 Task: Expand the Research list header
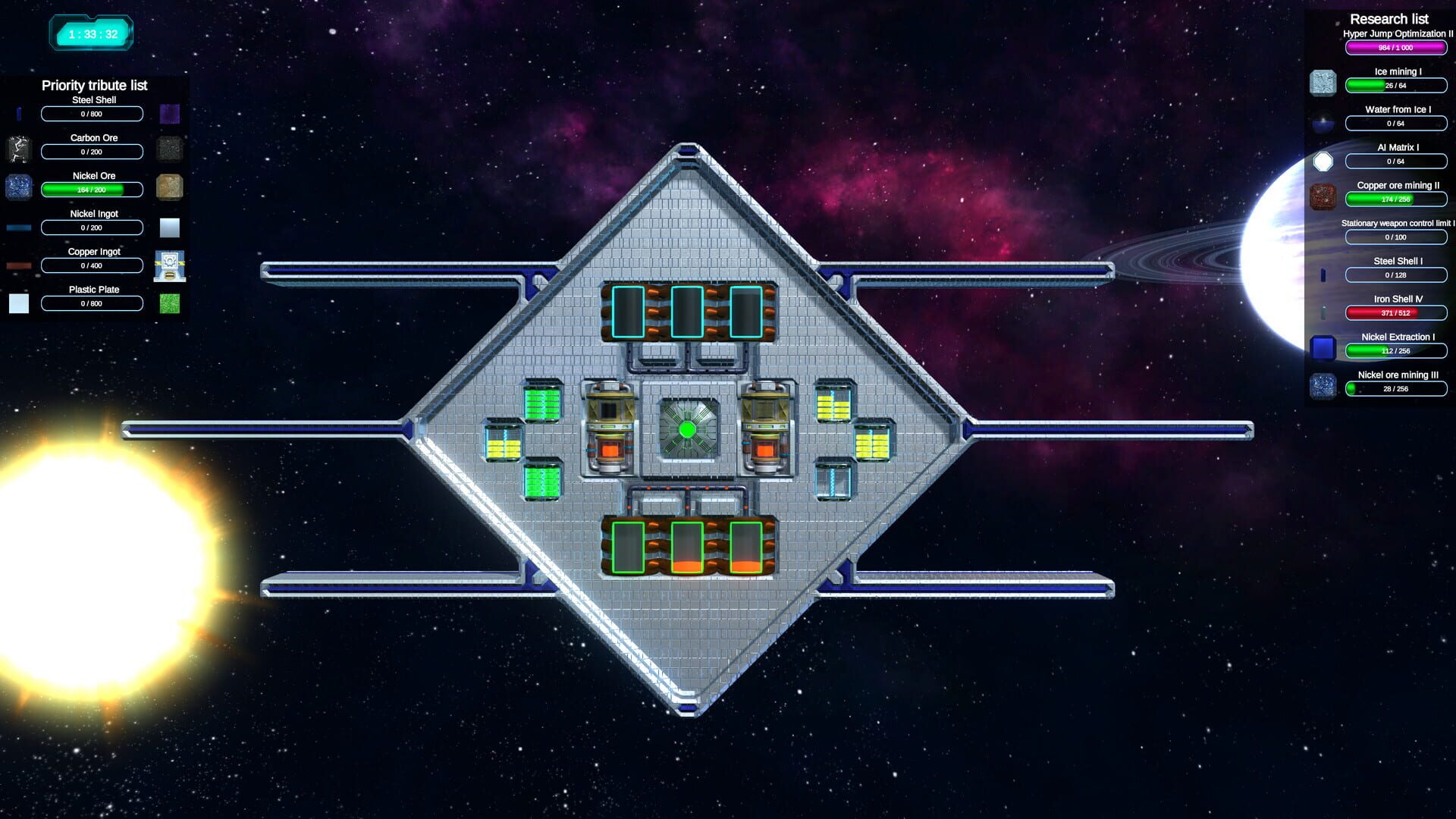point(1388,18)
